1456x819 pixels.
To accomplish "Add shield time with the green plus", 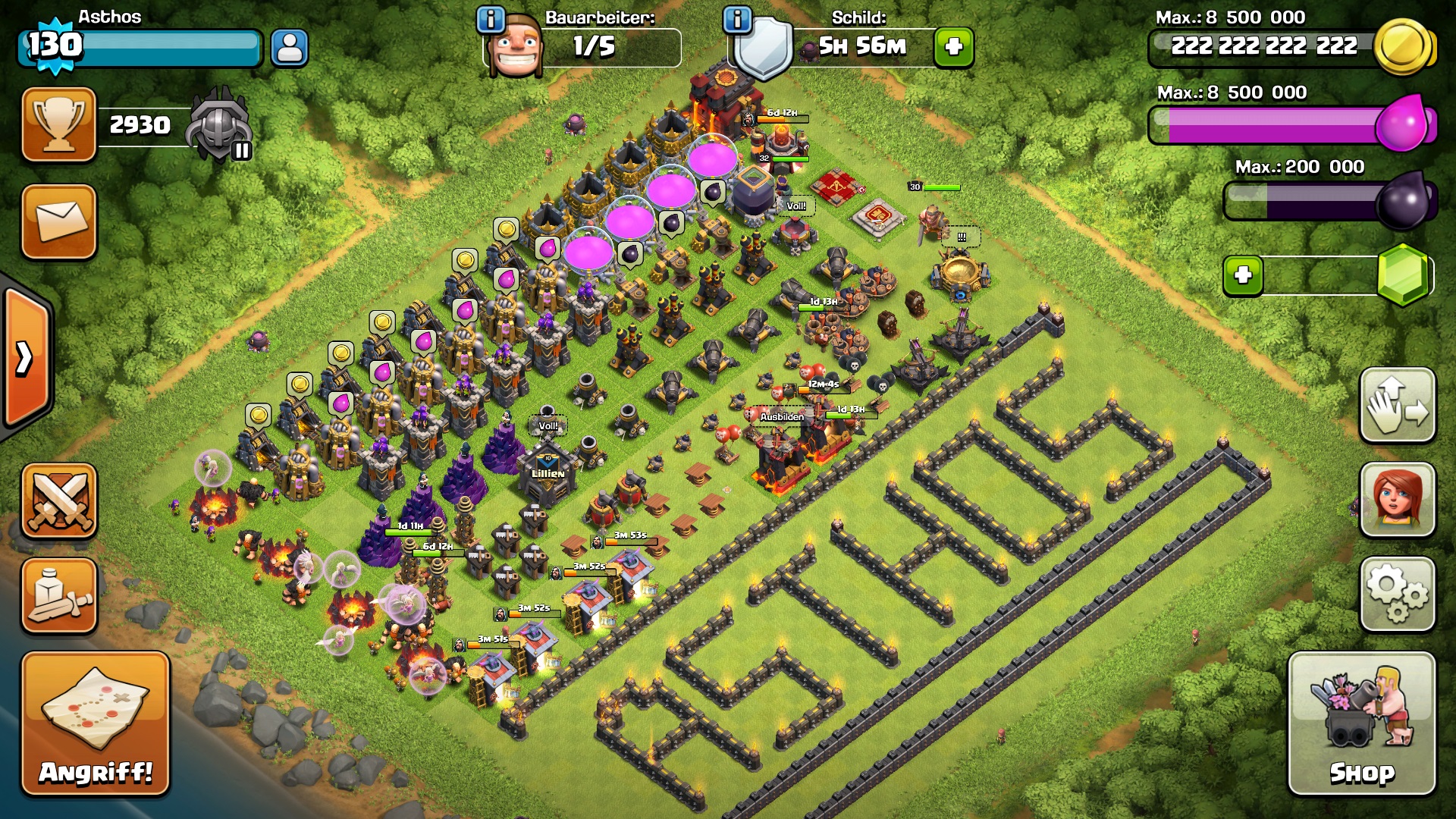I will tap(954, 48).
